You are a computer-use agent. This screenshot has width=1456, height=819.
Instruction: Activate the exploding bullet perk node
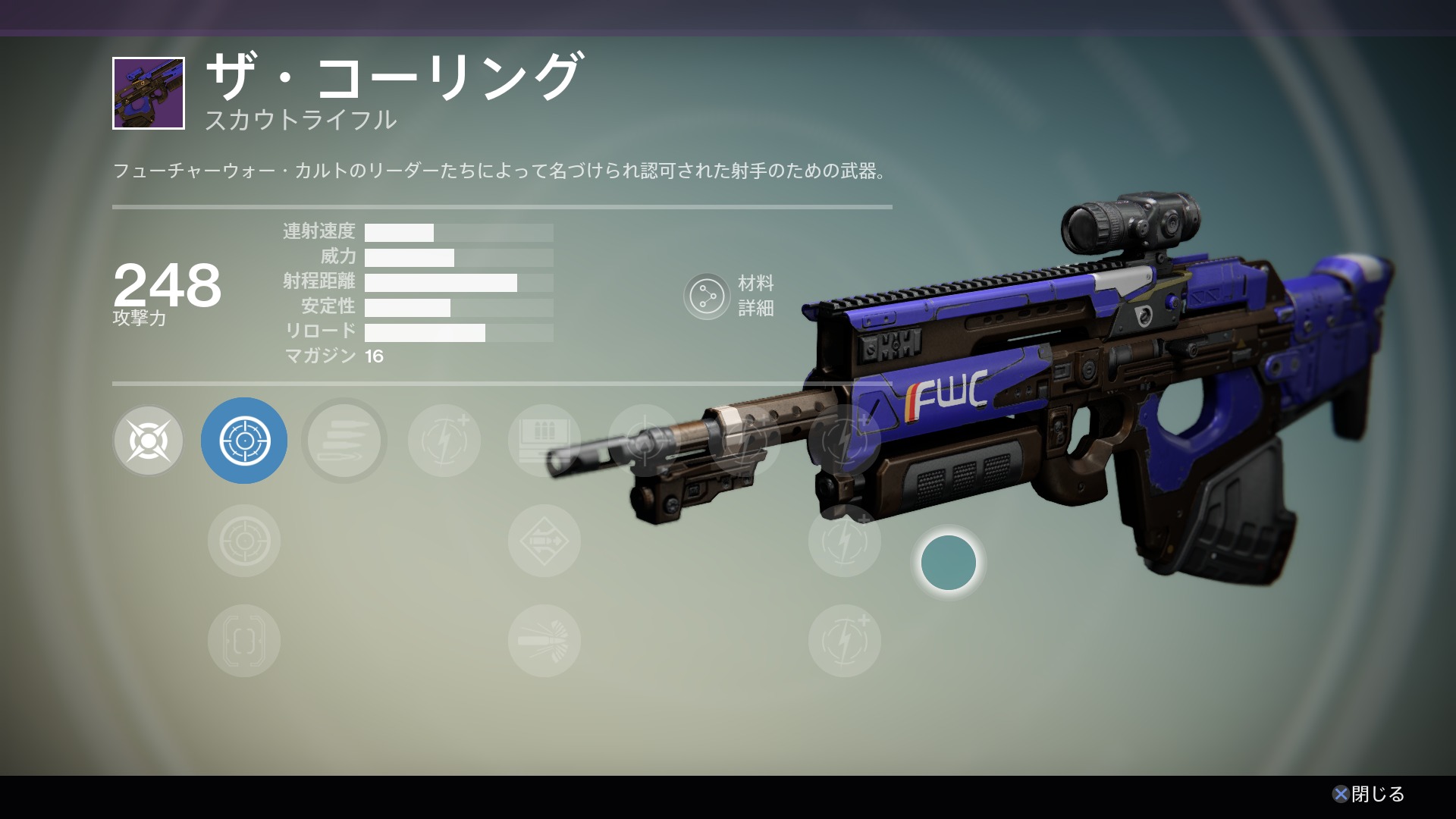[544, 641]
